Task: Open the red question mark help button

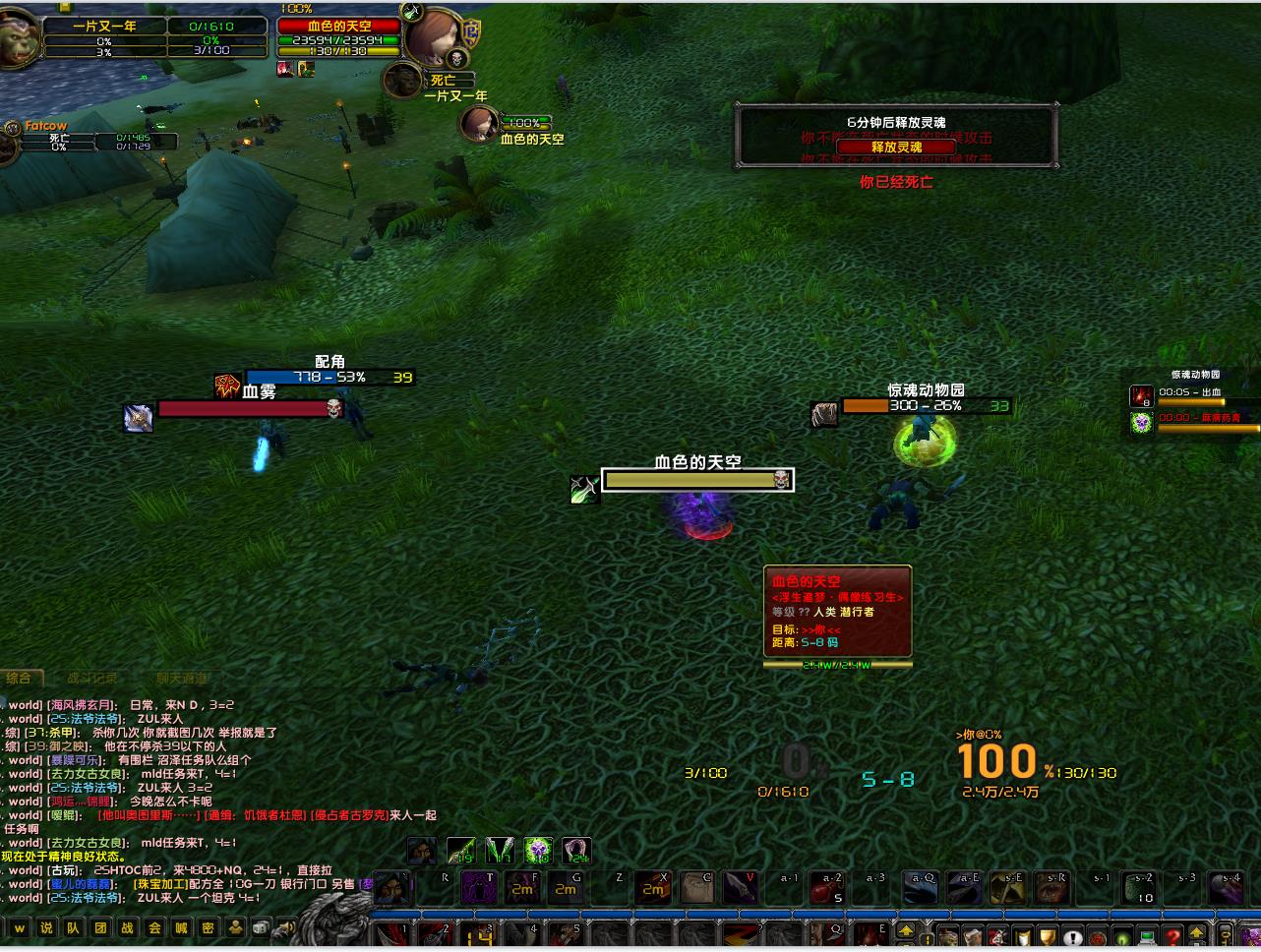Action: click(x=1171, y=937)
